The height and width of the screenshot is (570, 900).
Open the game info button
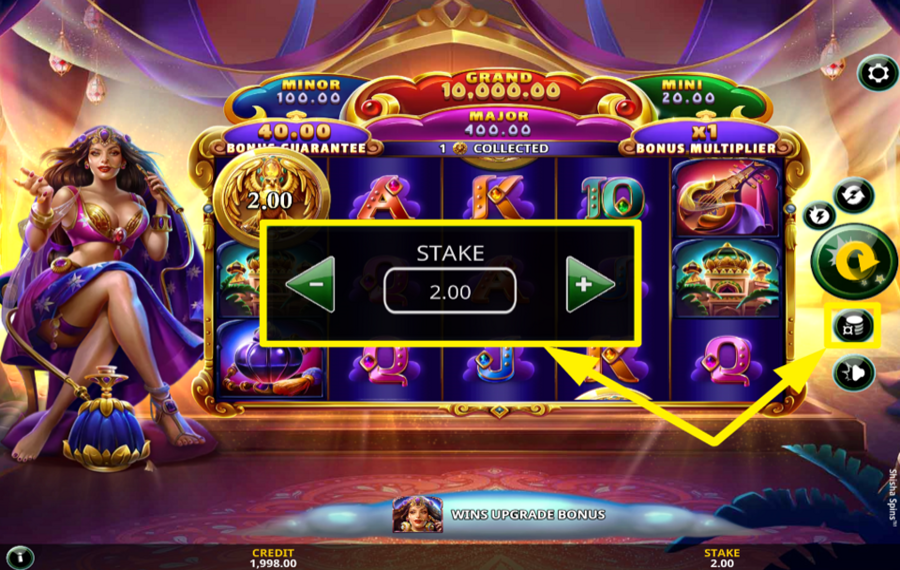pos(20,557)
